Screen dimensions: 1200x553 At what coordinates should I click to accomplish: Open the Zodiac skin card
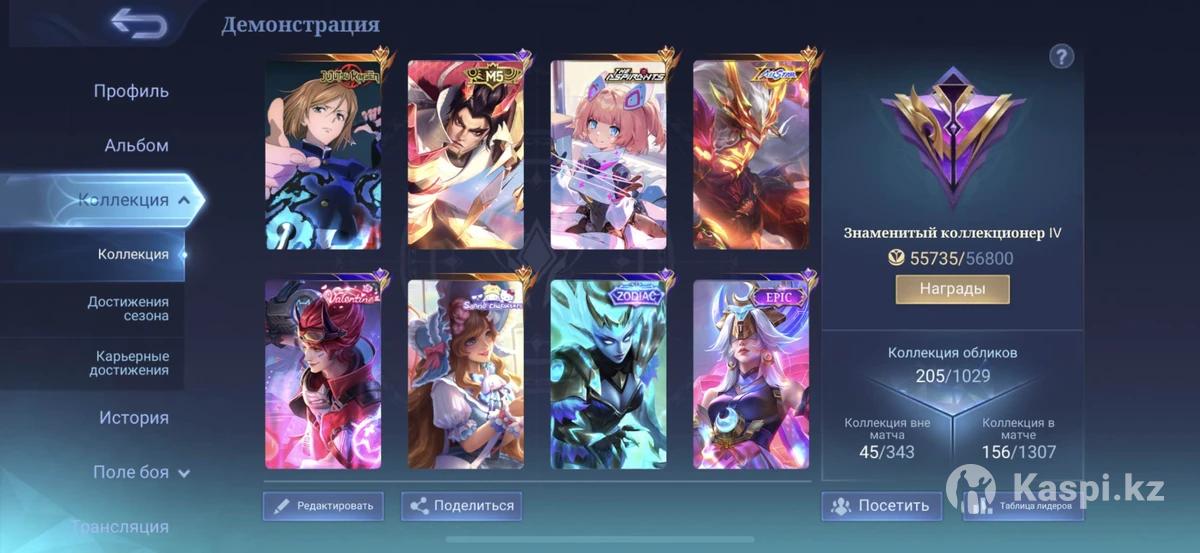[608, 375]
